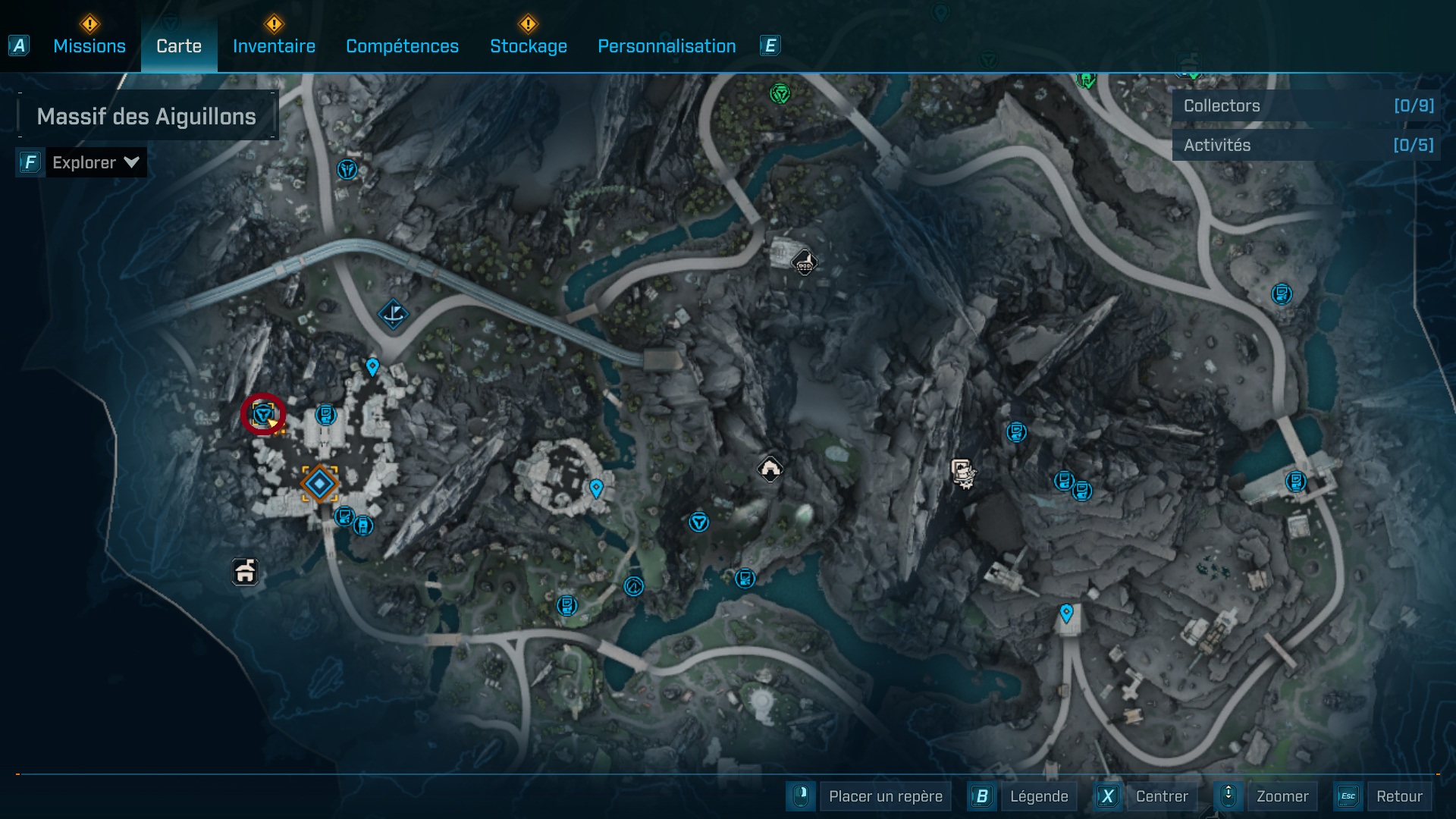
Task: Switch to the Inventaire tab
Action: 274,46
